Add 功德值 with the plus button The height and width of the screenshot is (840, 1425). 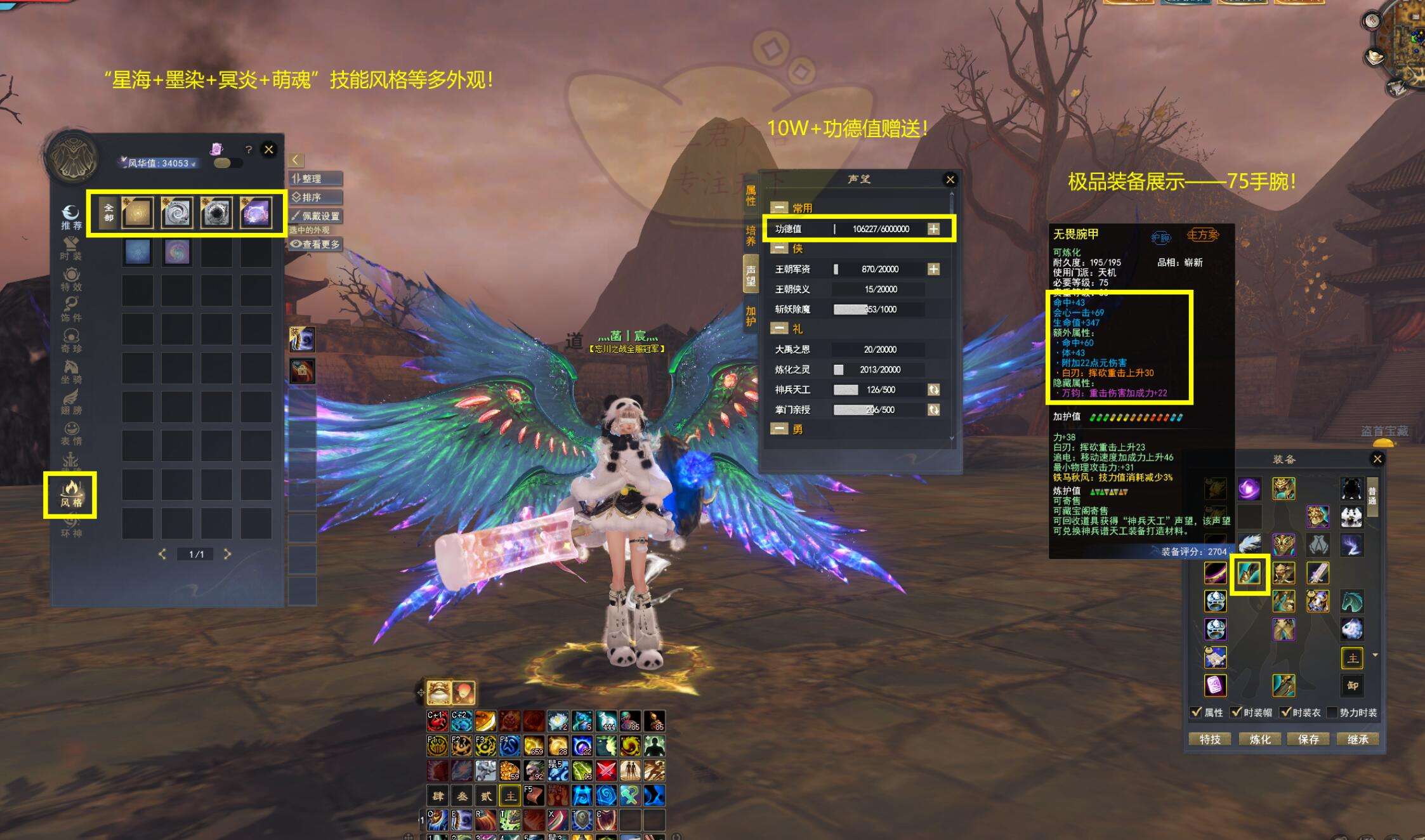click(933, 229)
